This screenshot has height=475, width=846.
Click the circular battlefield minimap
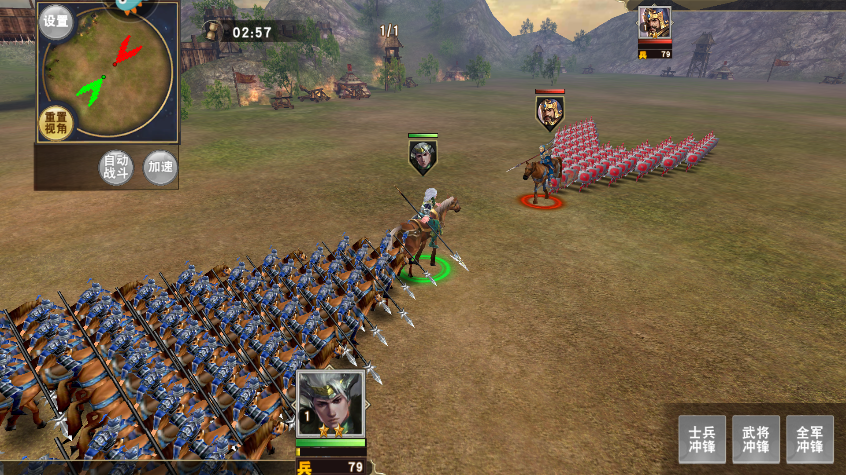[110, 70]
